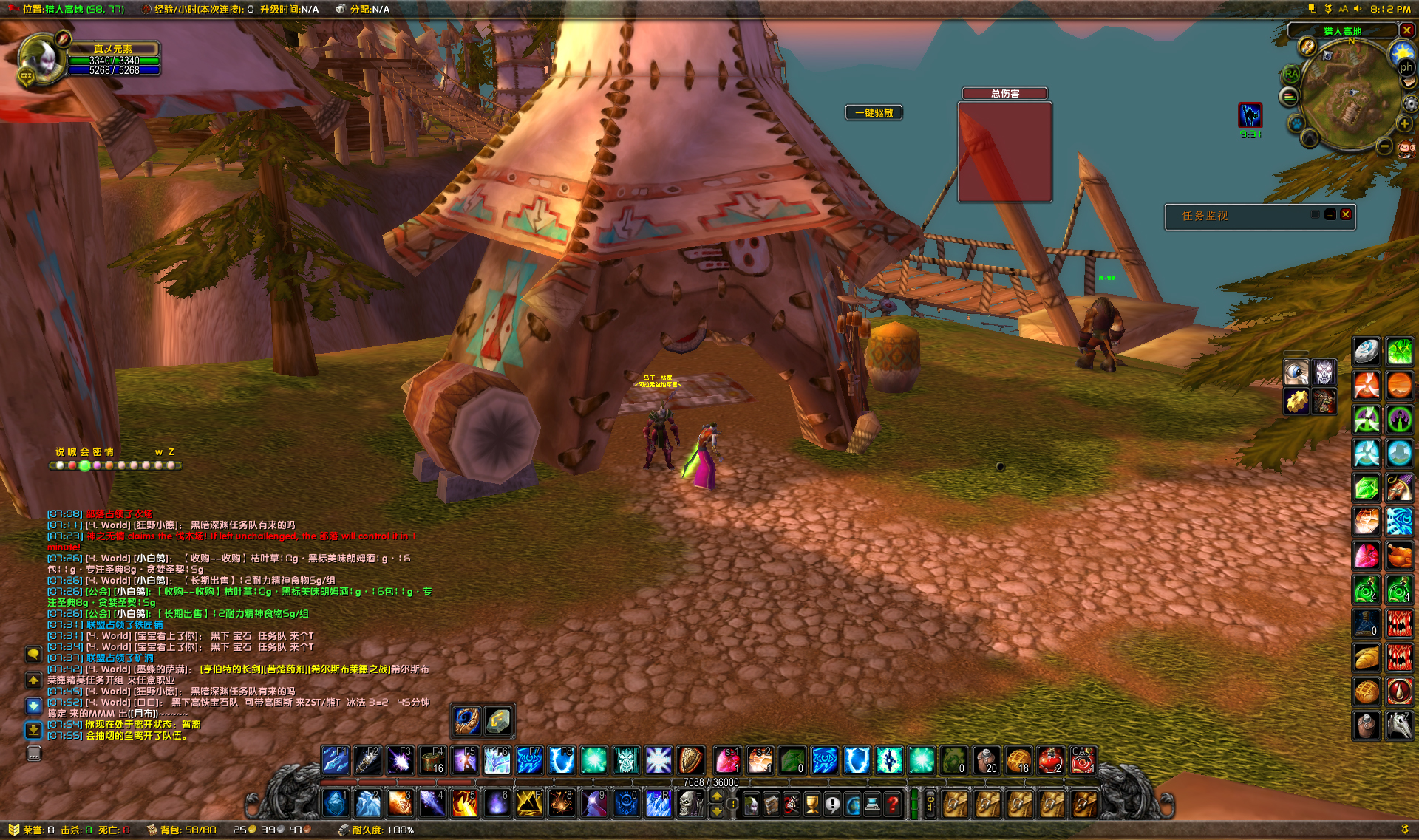Open the tracking icon on the minimap's top-left
Screen dimensions: 1419x840
tap(1307, 48)
